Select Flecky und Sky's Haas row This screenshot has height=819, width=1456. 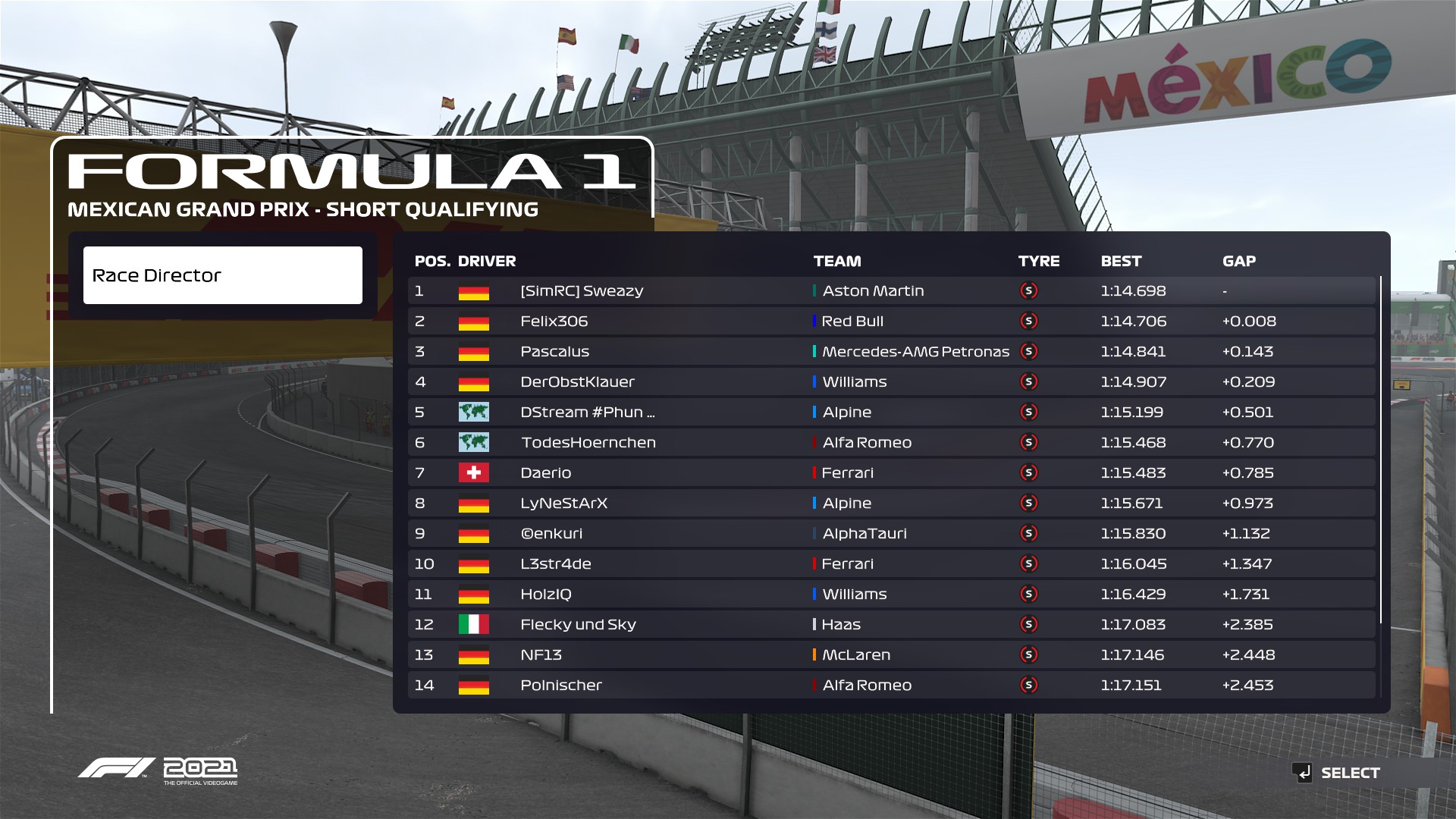coord(891,625)
